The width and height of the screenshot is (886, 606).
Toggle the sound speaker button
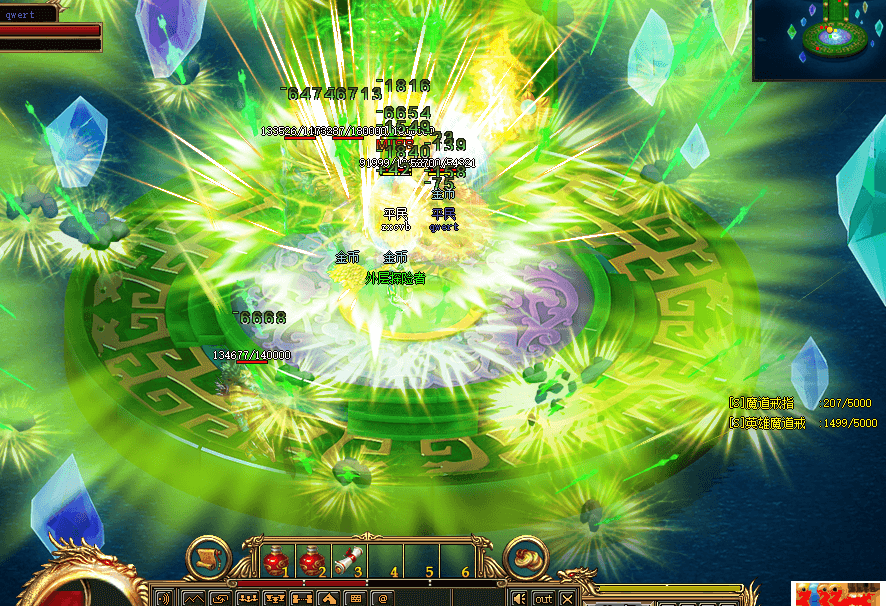[x=519, y=598]
